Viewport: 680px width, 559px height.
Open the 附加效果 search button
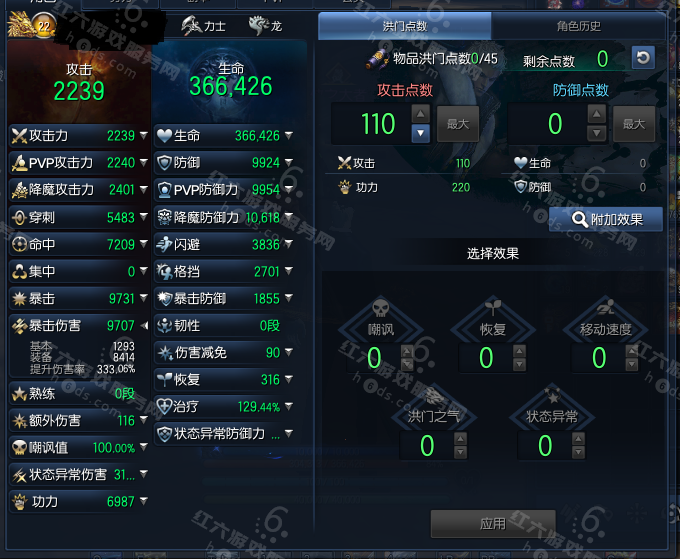[x=605, y=219]
